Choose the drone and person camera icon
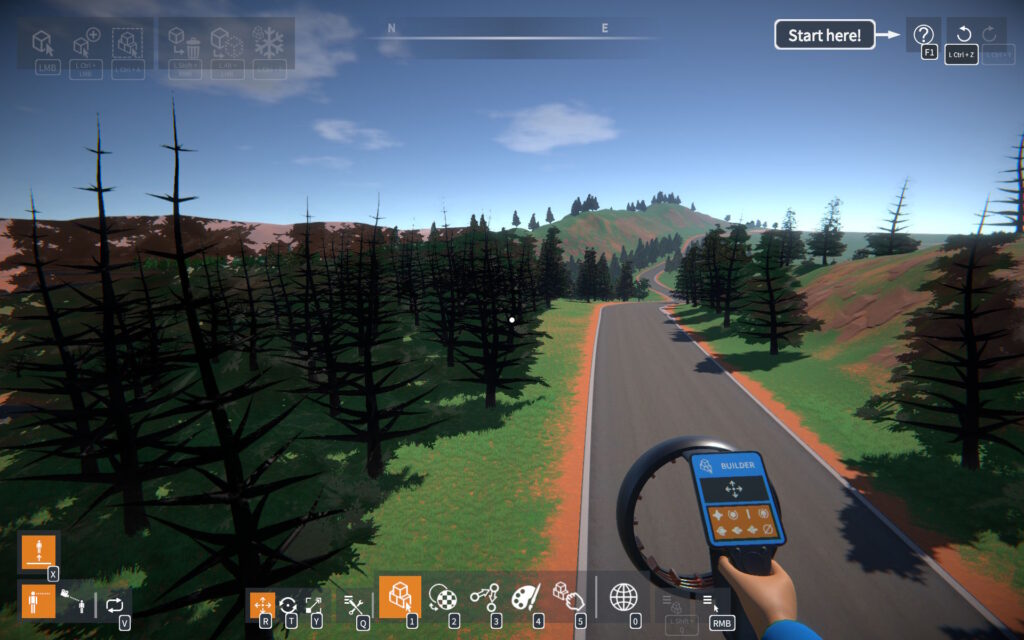The image size is (1024, 640). coord(75,603)
